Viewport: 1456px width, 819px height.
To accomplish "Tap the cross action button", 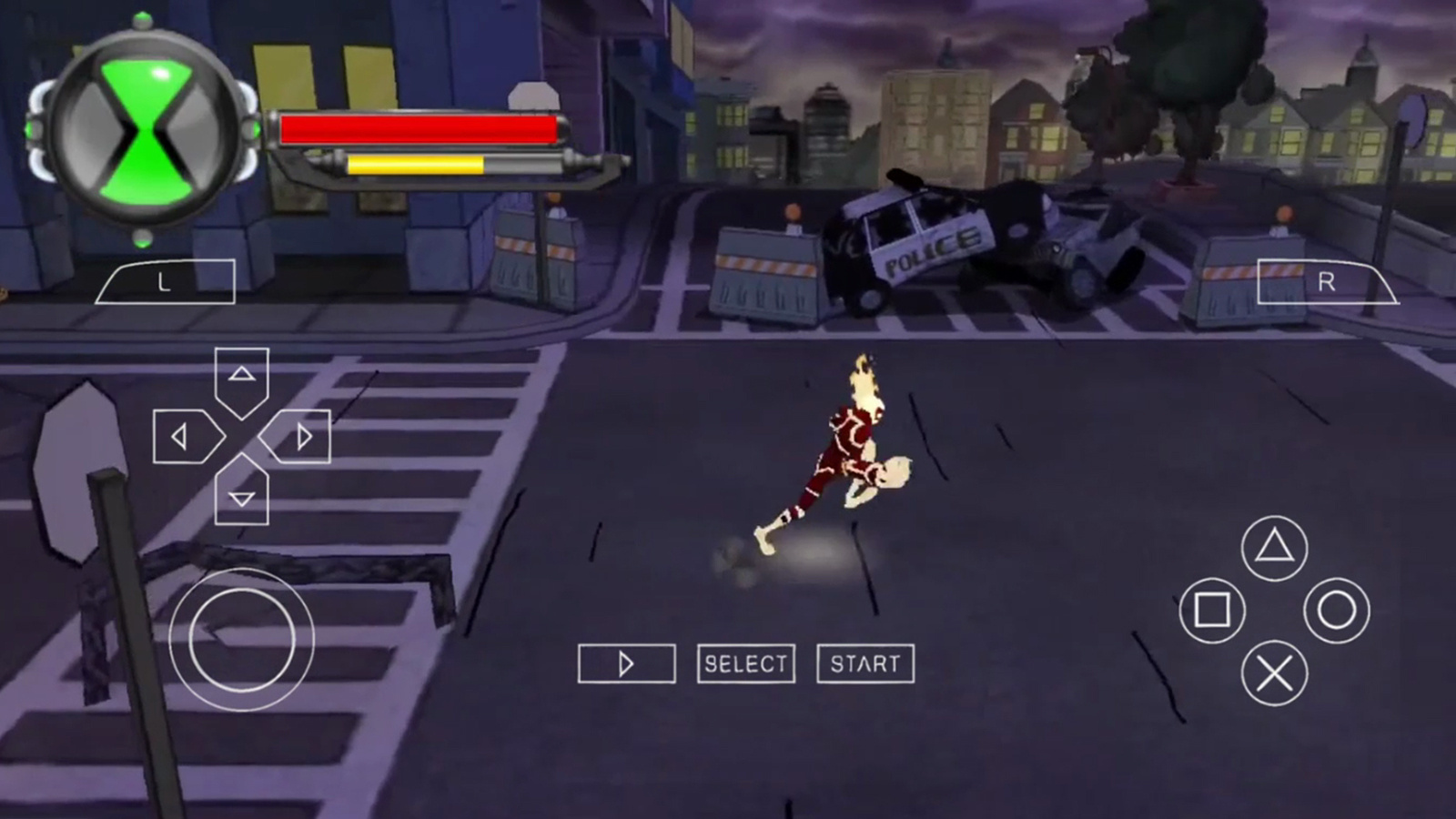I will [1274, 673].
